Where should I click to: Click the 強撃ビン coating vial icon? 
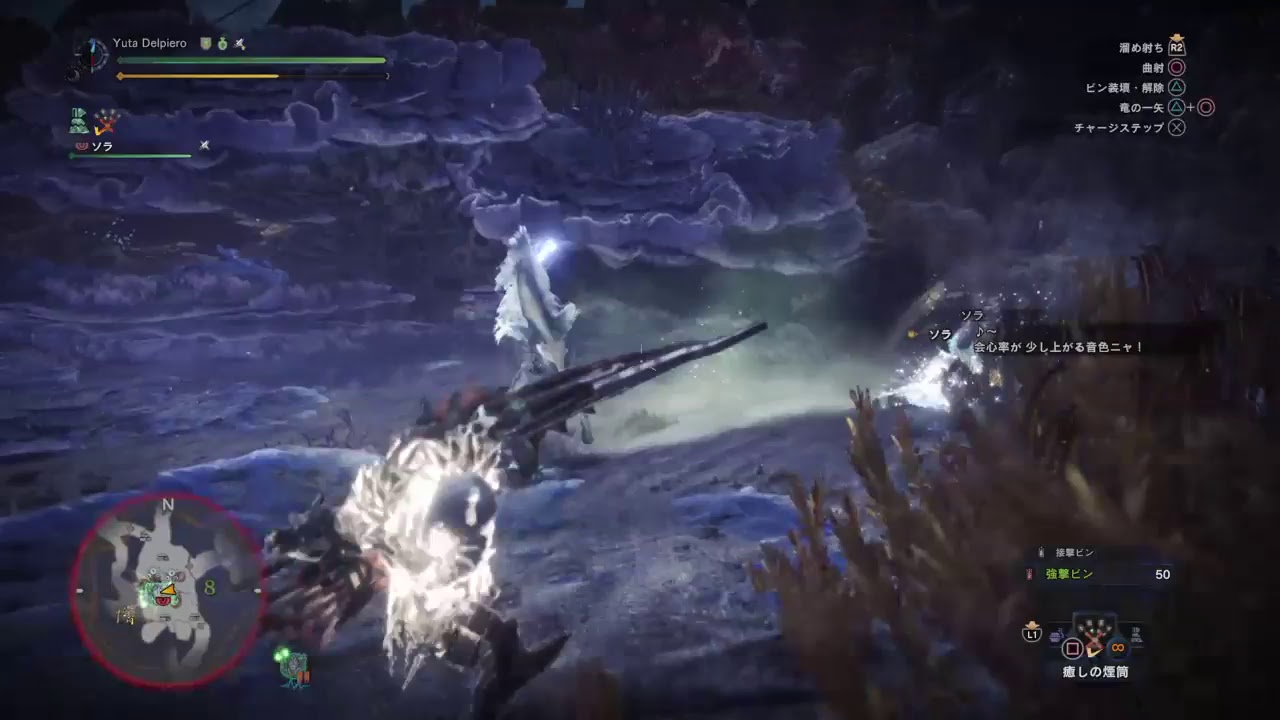1028,574
